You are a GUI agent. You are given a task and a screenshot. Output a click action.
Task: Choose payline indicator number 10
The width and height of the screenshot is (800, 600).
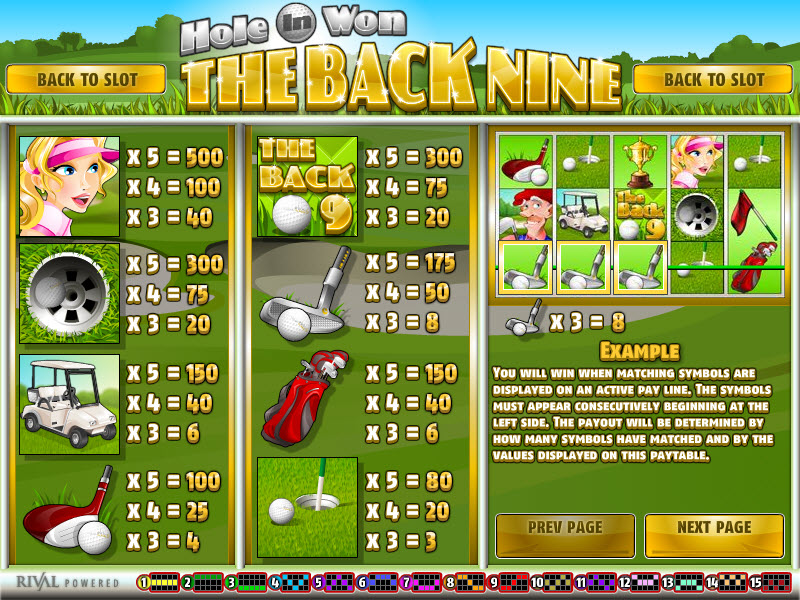point(553,582)
